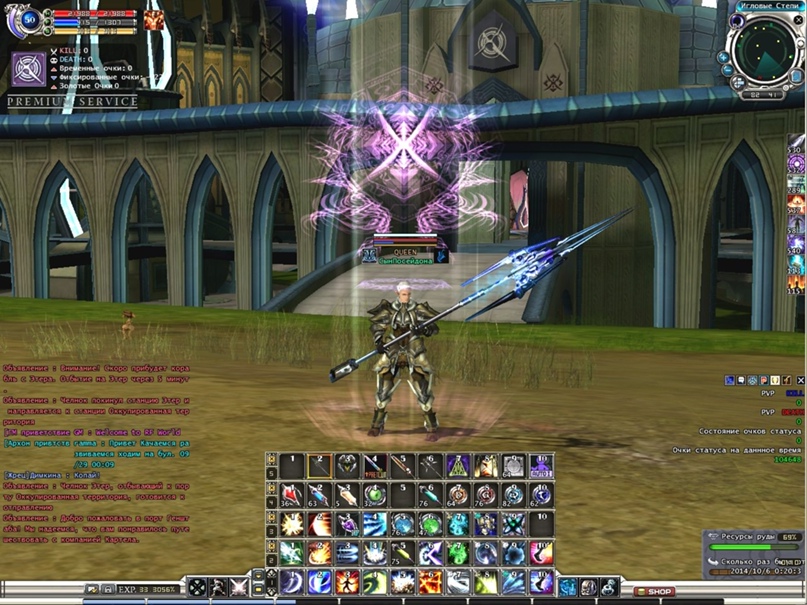Zoom out the minimap with minus button
This screenshot has height=605, width=807.
729,71
